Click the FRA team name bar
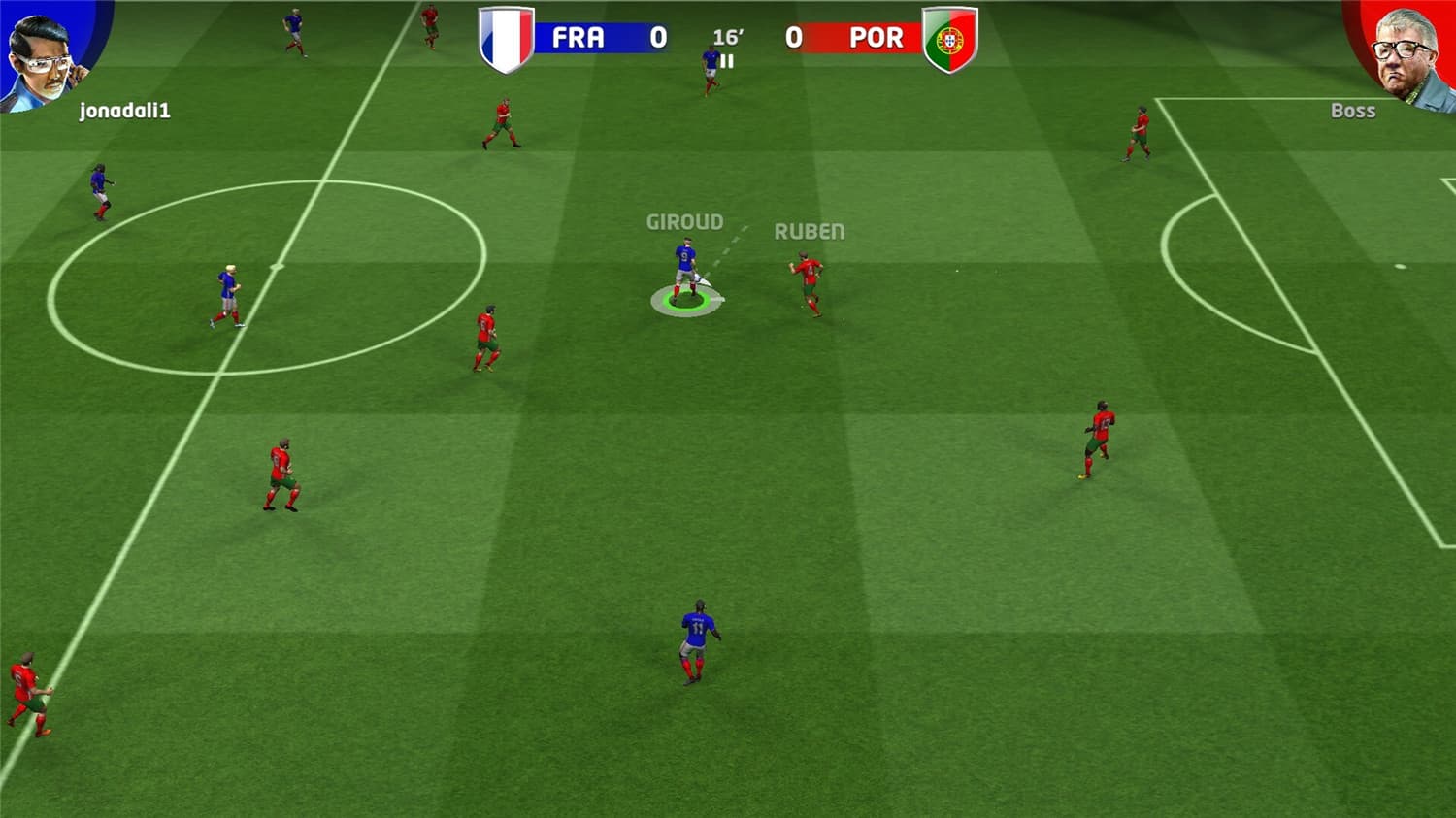This screenshot has height=818, width=1456. (579, 37)
